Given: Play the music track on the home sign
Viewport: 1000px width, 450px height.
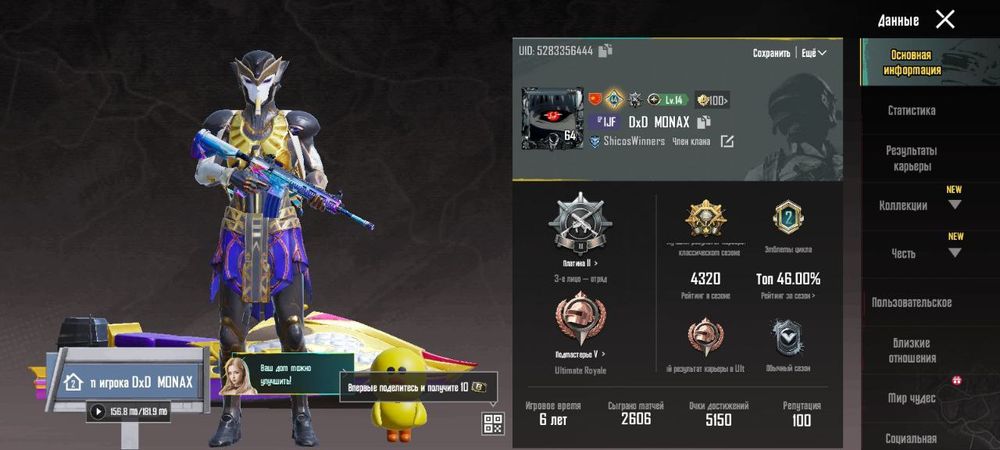Looking at the screenshot, I should [x=98, y=411].
